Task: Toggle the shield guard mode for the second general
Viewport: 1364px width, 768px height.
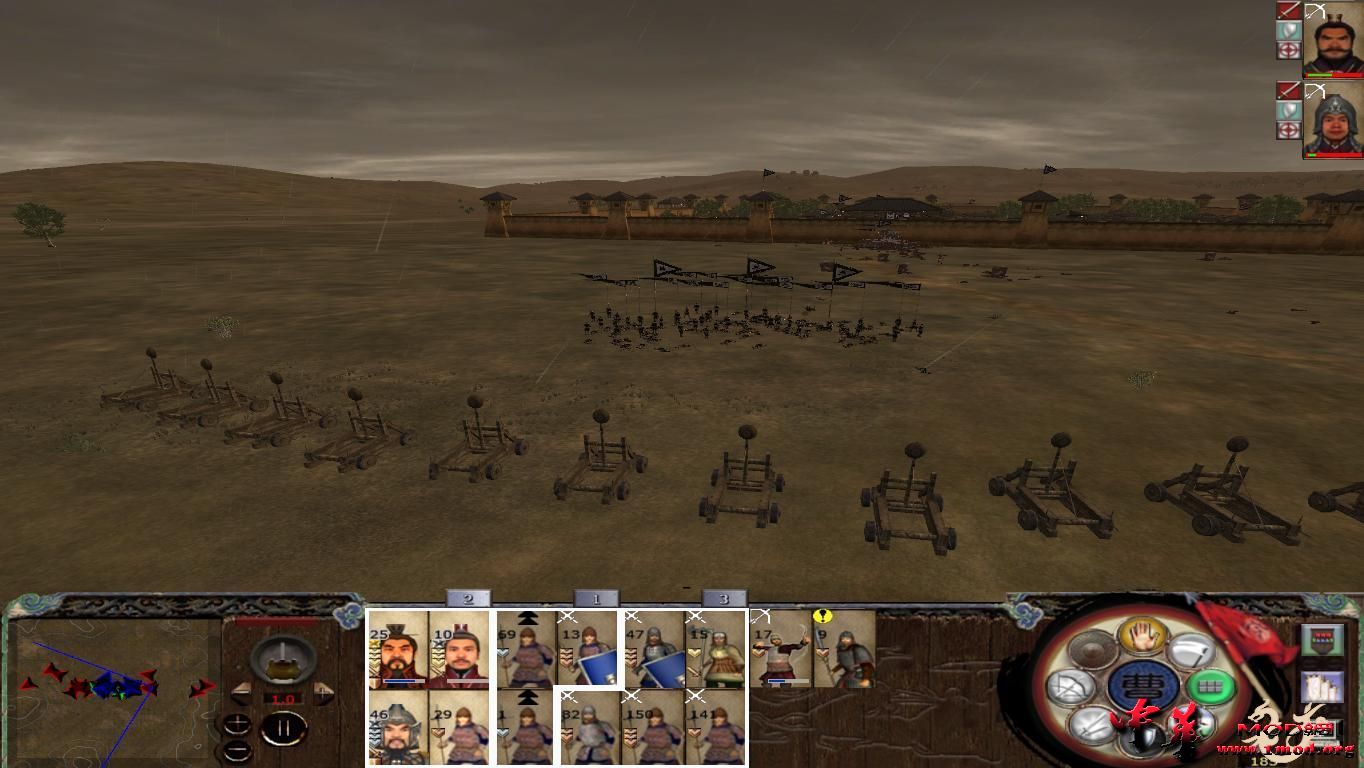Action: (1289, 108)
